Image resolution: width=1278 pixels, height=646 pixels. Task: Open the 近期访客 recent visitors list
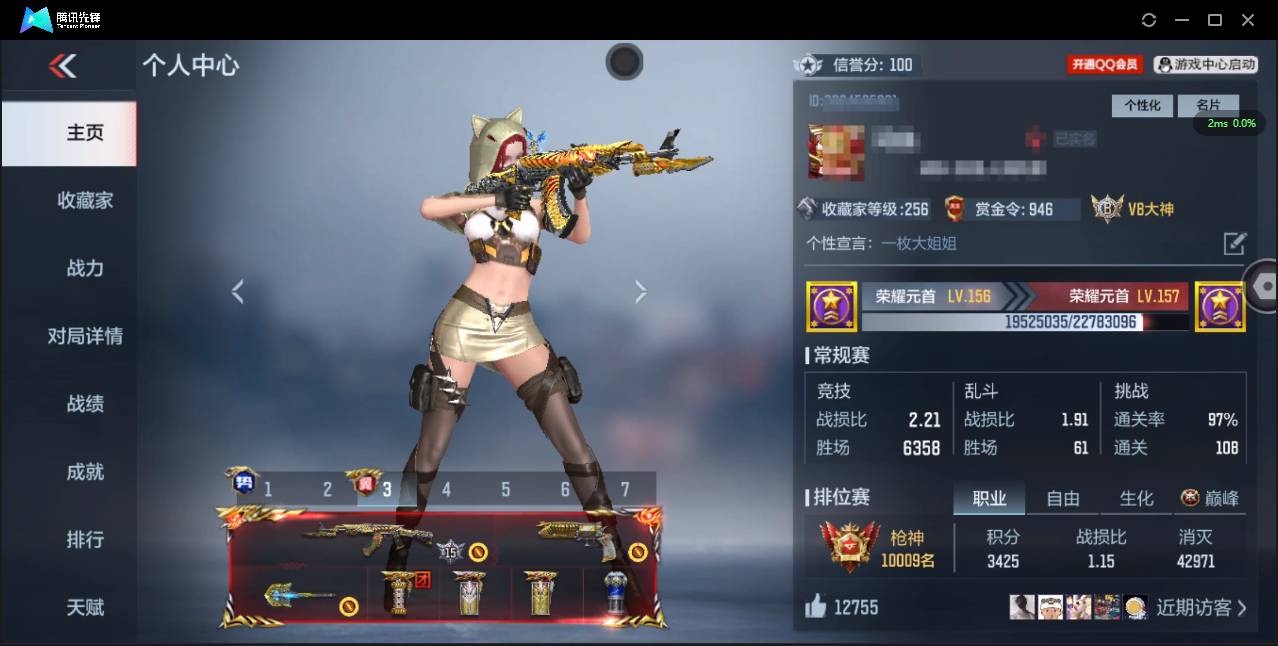click(x=1201, y=607)
